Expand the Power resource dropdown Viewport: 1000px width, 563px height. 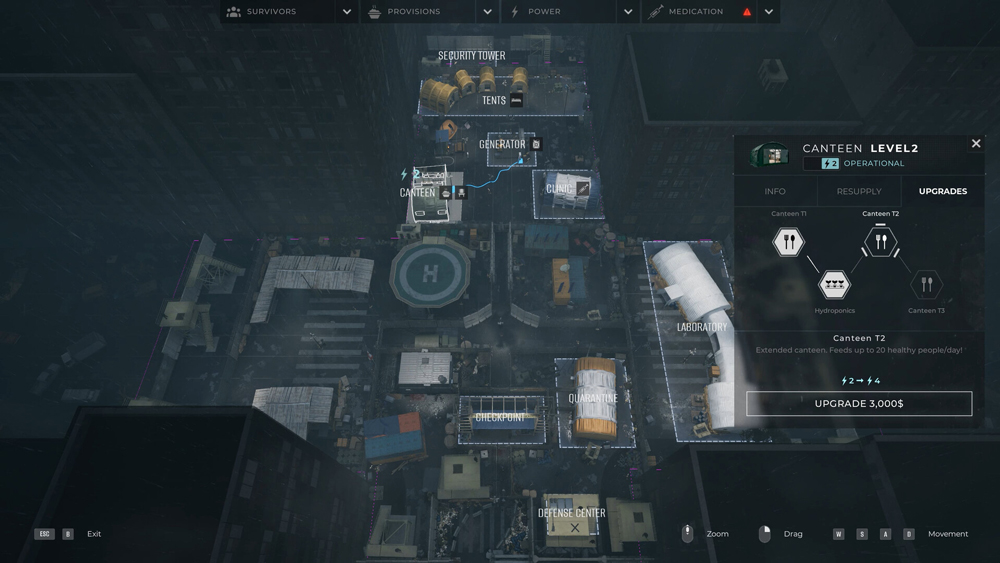(x=628, y=12)
